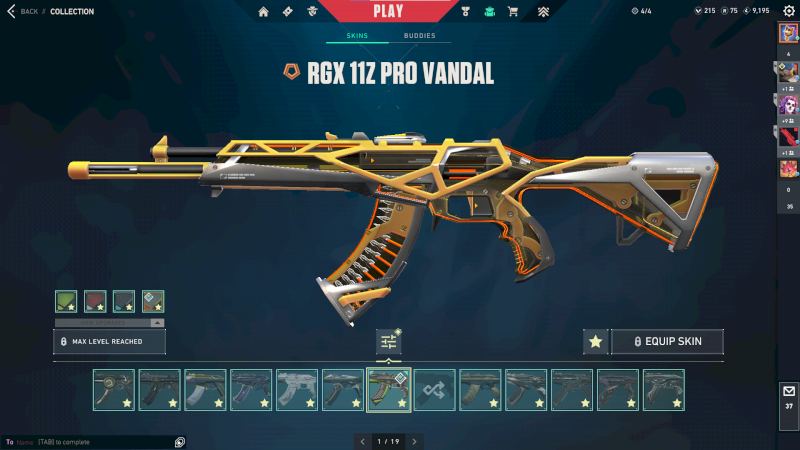This screenshot has height=450, width=800.
Task: Equip the RGX 11Z Pro Vandal skin
Action: coord(666,342)
